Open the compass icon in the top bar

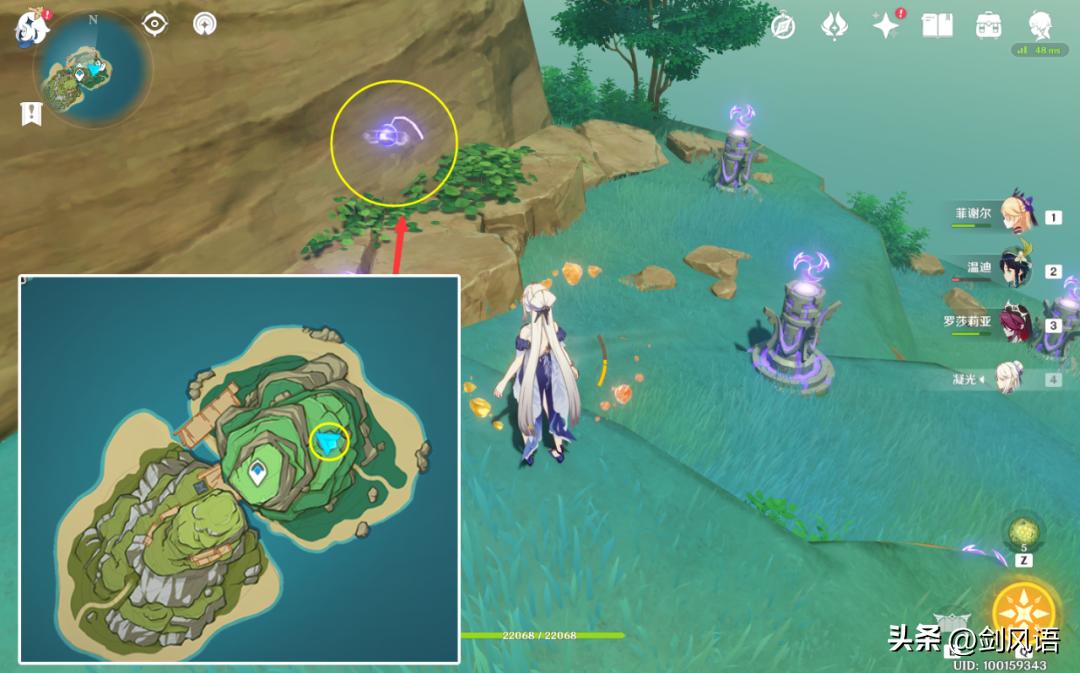tap(783, 27)
